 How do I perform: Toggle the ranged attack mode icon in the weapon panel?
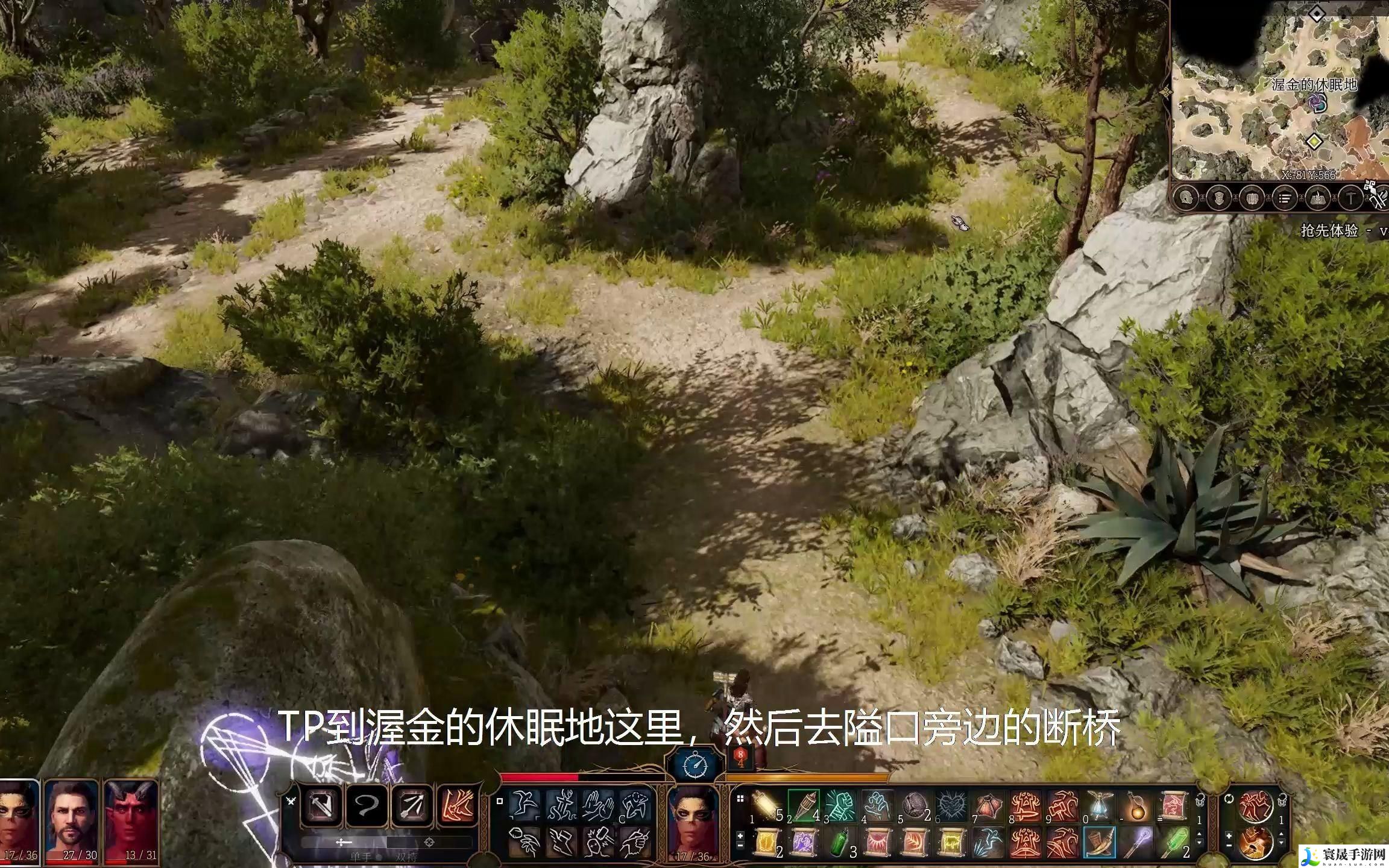tap(411, 805)
